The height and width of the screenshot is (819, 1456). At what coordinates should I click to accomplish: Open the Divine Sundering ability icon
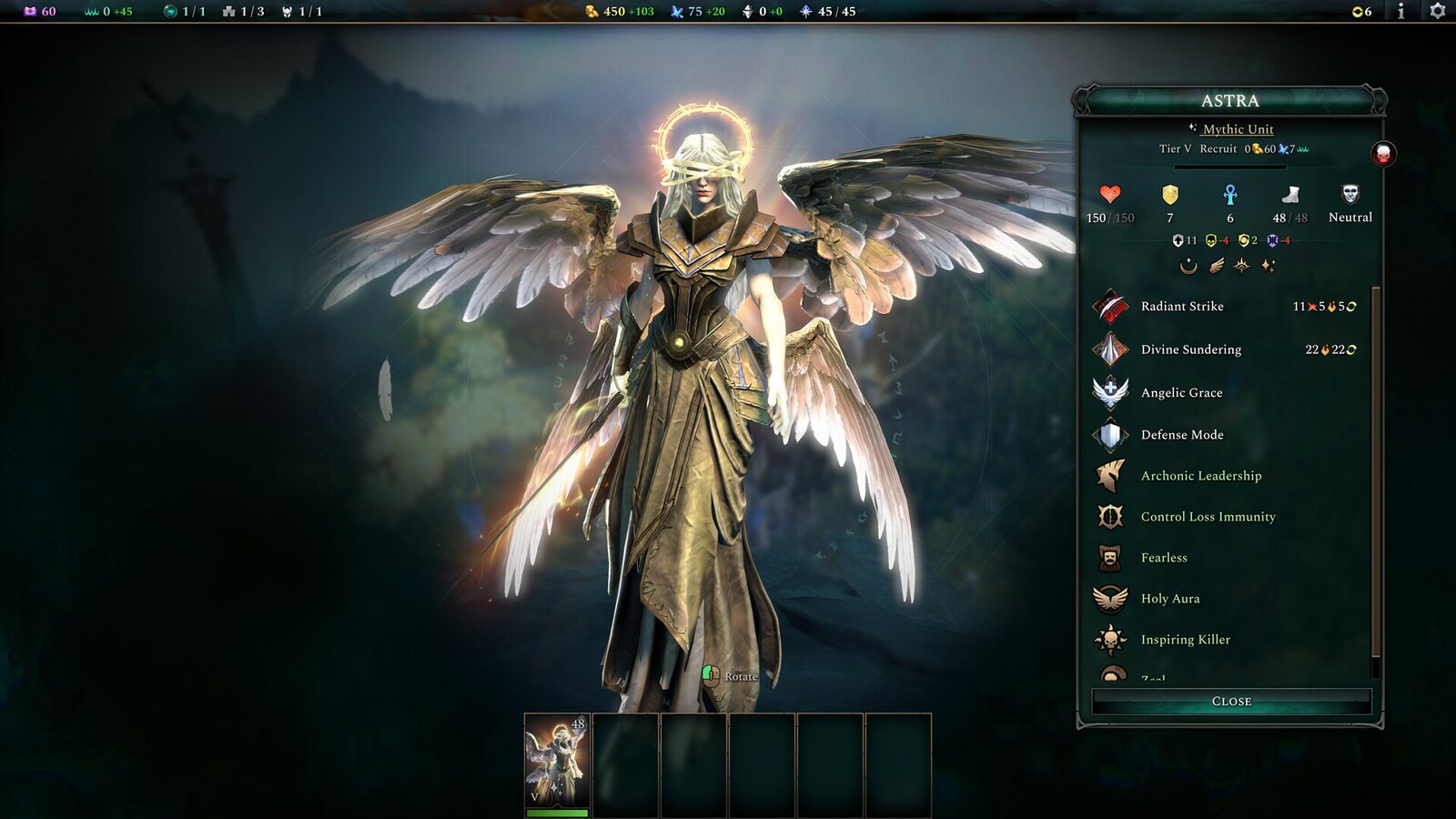pyautogui.click(x=1110, y=349)
